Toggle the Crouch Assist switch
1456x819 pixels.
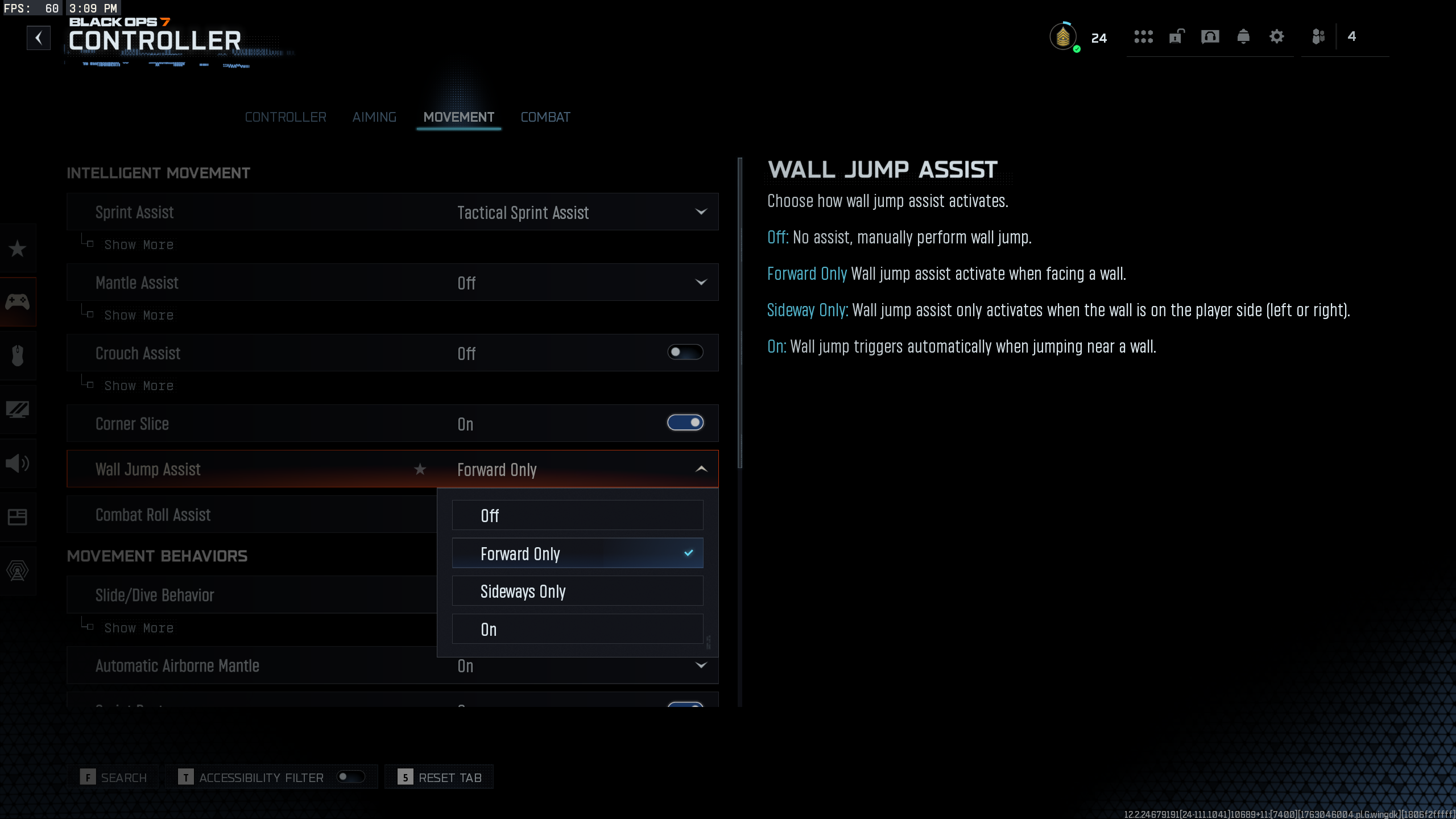[x=685, y=353]
